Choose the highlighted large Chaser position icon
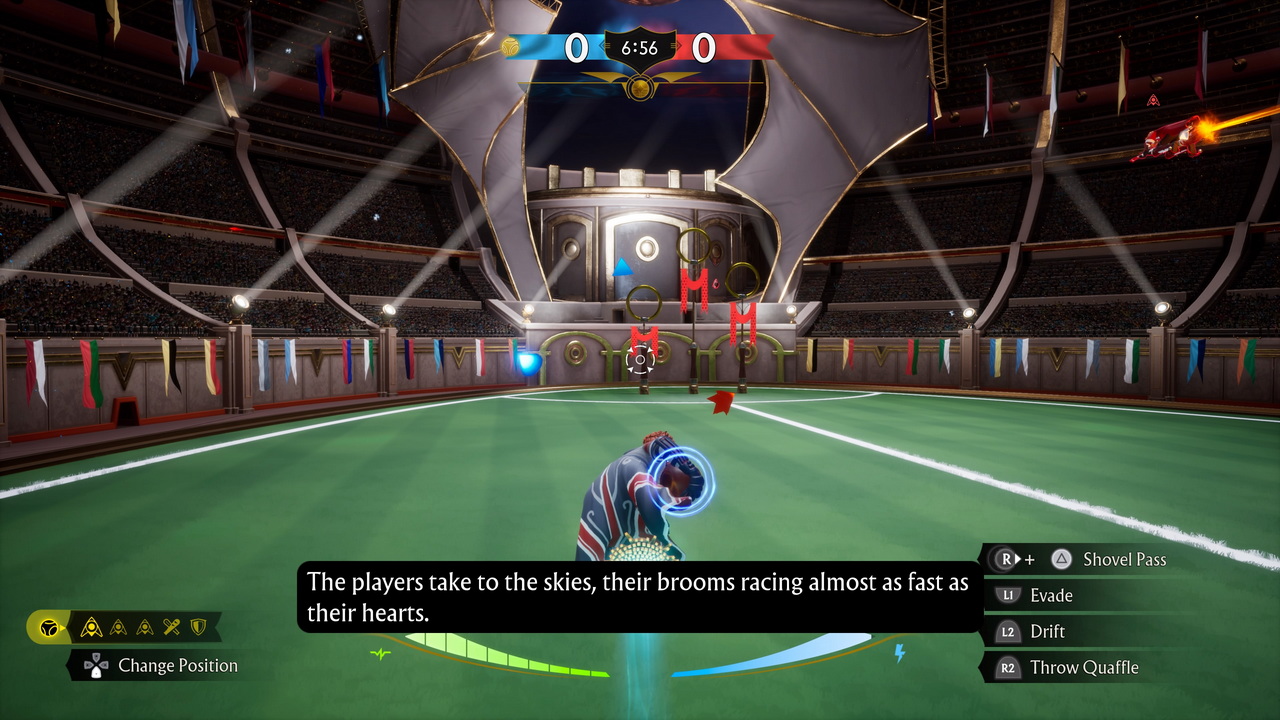The width and height of the screenshot is (1280, 720). 91,627
